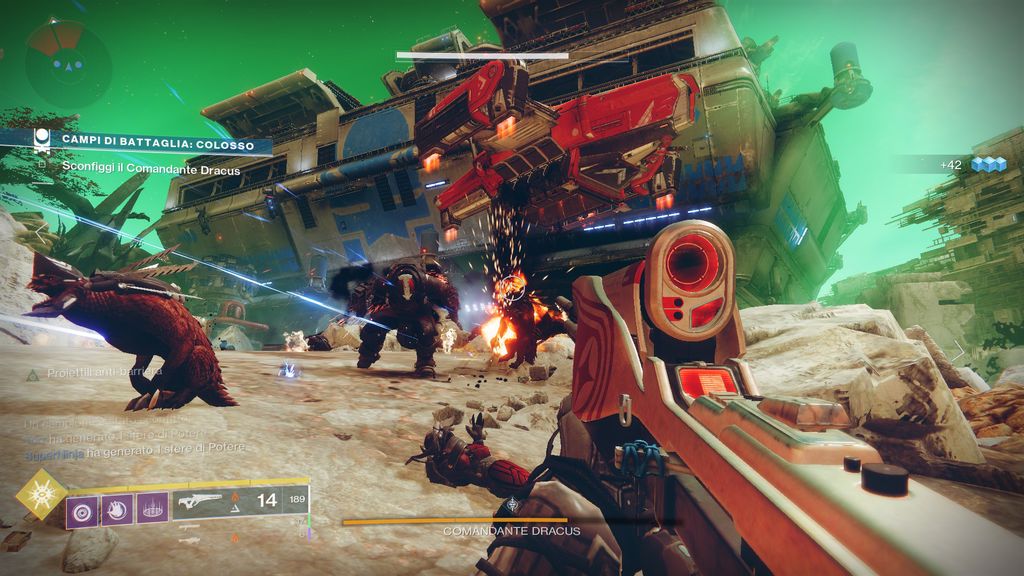Click the +42 bright dust notification
The image size is (1024, 576).
tap(958, 164)
